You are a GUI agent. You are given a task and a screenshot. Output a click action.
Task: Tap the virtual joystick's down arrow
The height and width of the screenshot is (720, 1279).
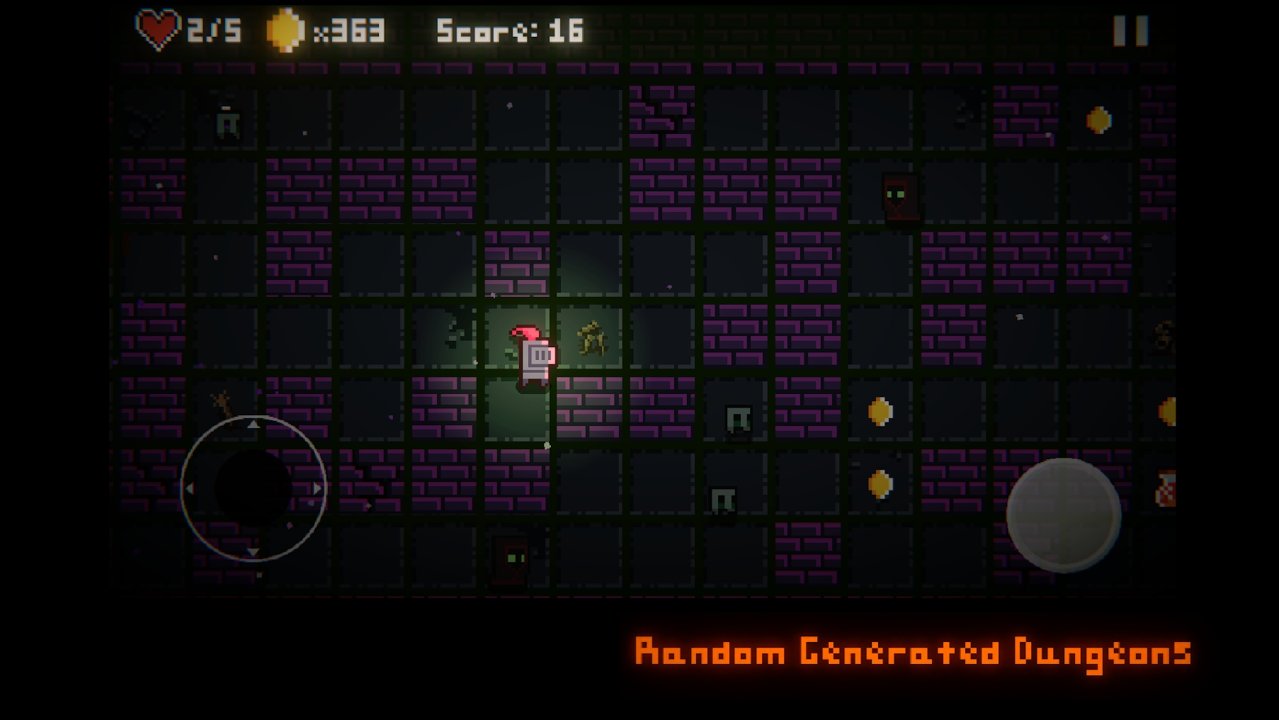click(253, 552)
